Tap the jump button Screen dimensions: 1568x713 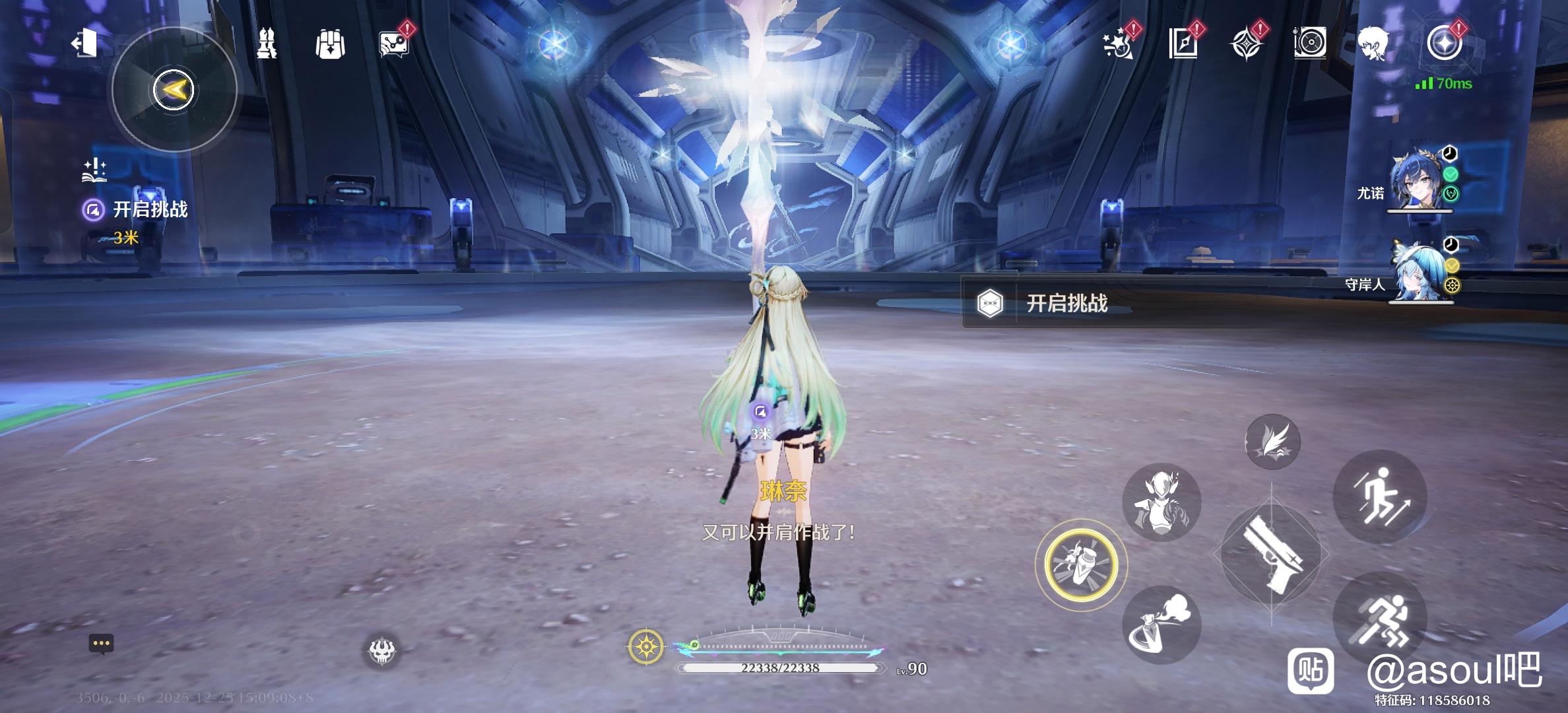point(1380,496)
